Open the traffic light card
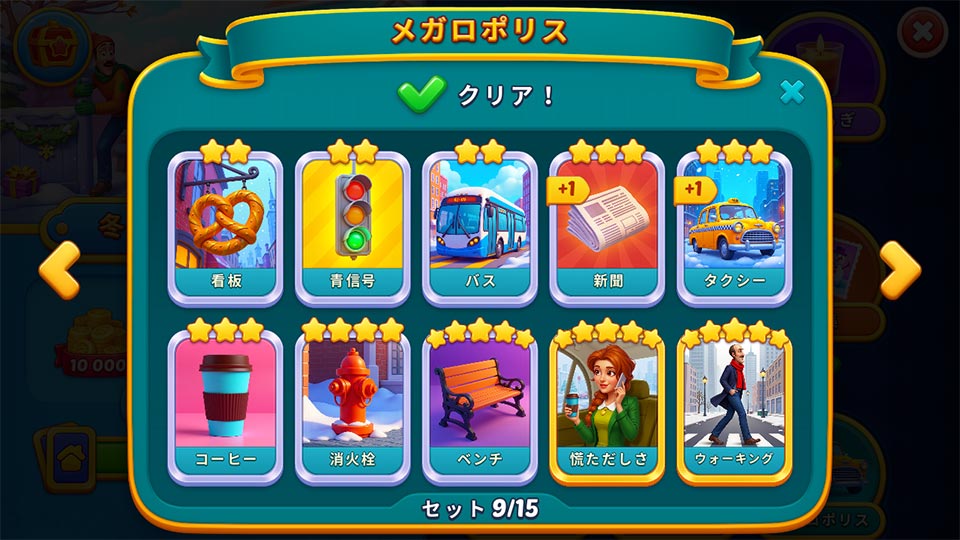The height and width of the screenshot is (540, 960). click(x=352, y=226)
